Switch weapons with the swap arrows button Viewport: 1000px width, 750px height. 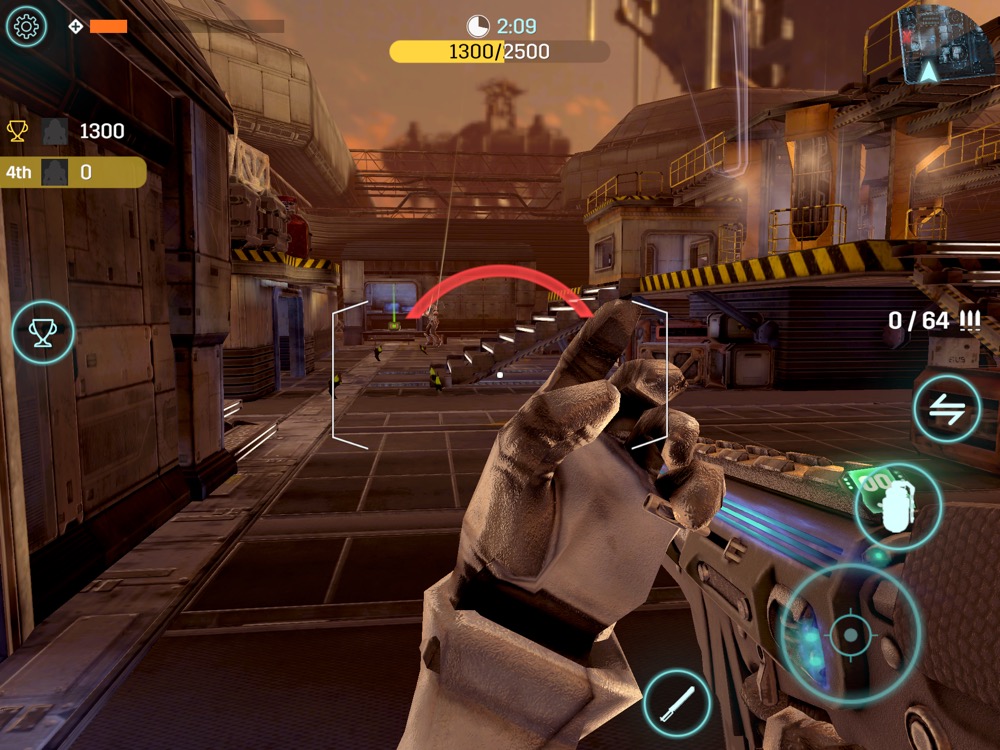click(x=947, y=408)
